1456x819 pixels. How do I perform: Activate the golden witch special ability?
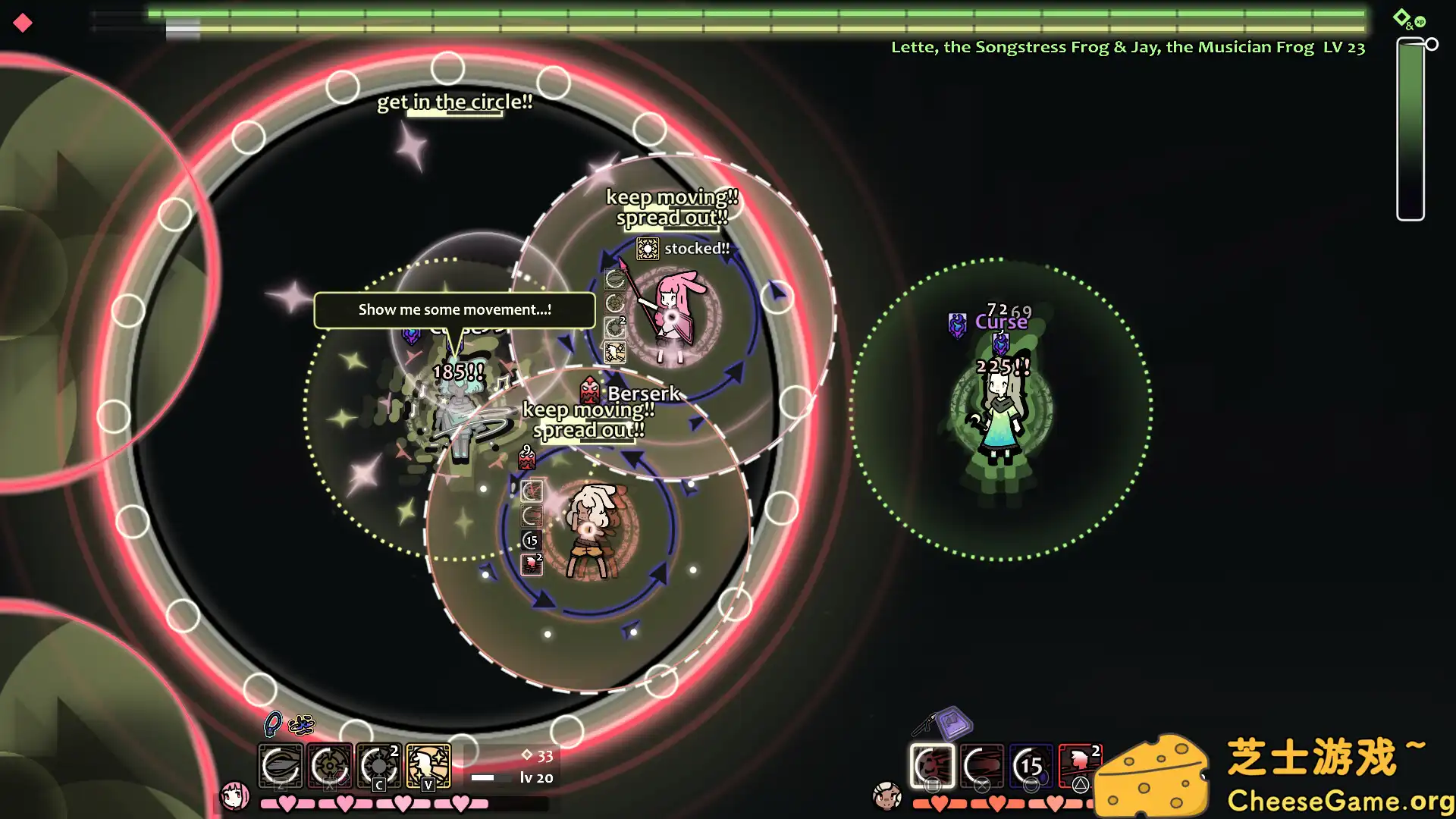(x=428, y=766)
